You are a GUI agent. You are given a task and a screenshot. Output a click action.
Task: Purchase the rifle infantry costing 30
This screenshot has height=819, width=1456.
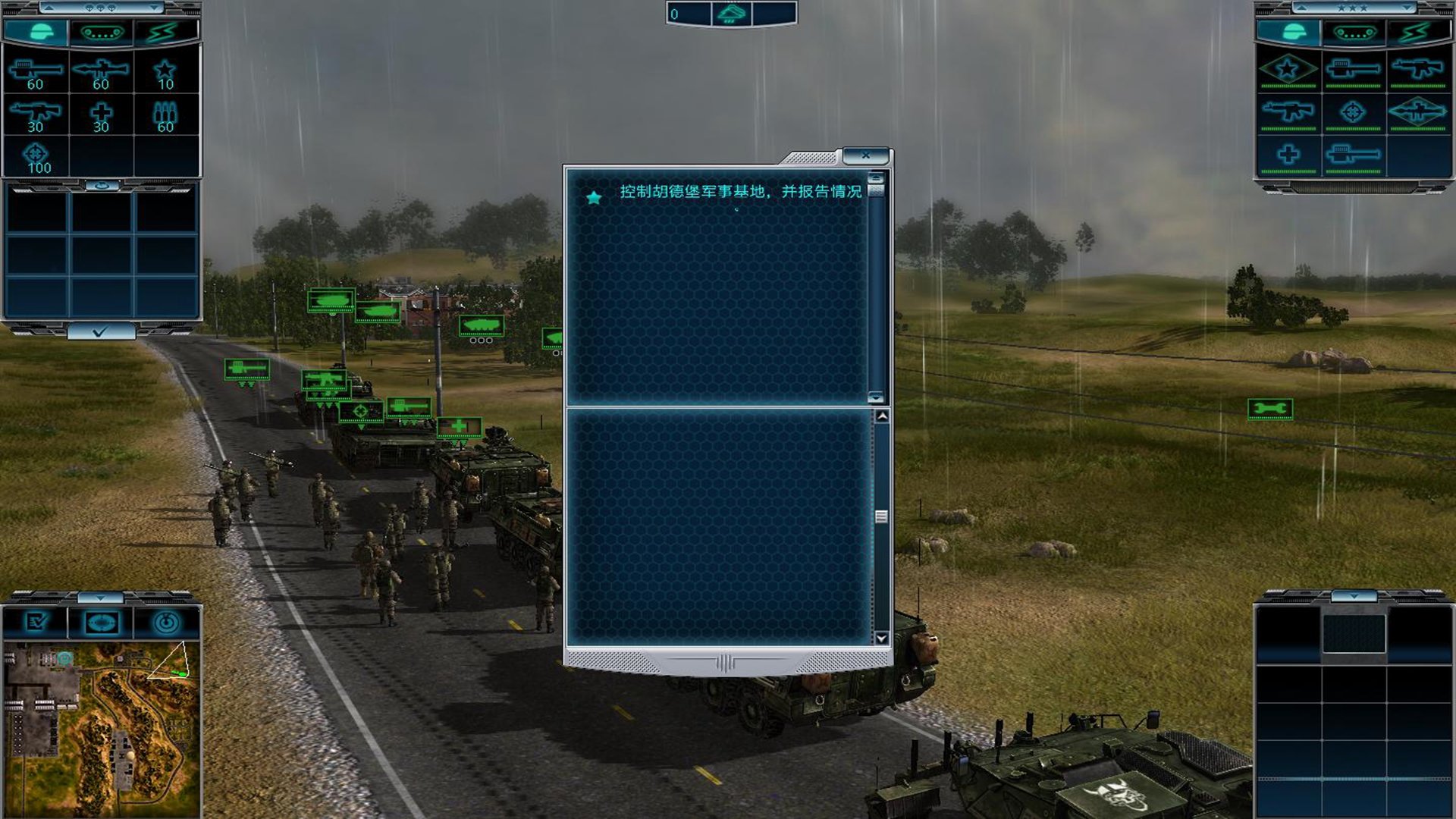point(36,116)
